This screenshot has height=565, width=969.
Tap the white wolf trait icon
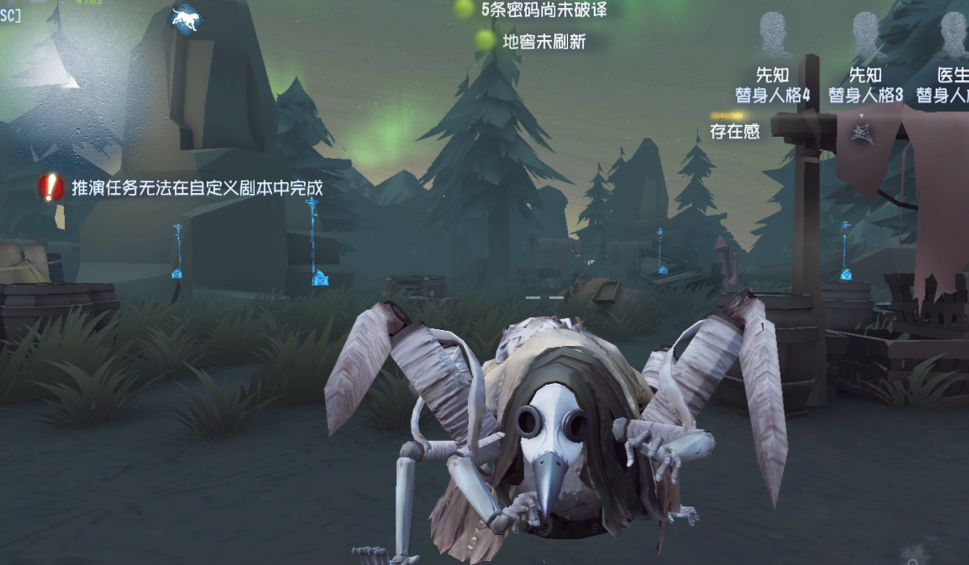click(185, 17)
